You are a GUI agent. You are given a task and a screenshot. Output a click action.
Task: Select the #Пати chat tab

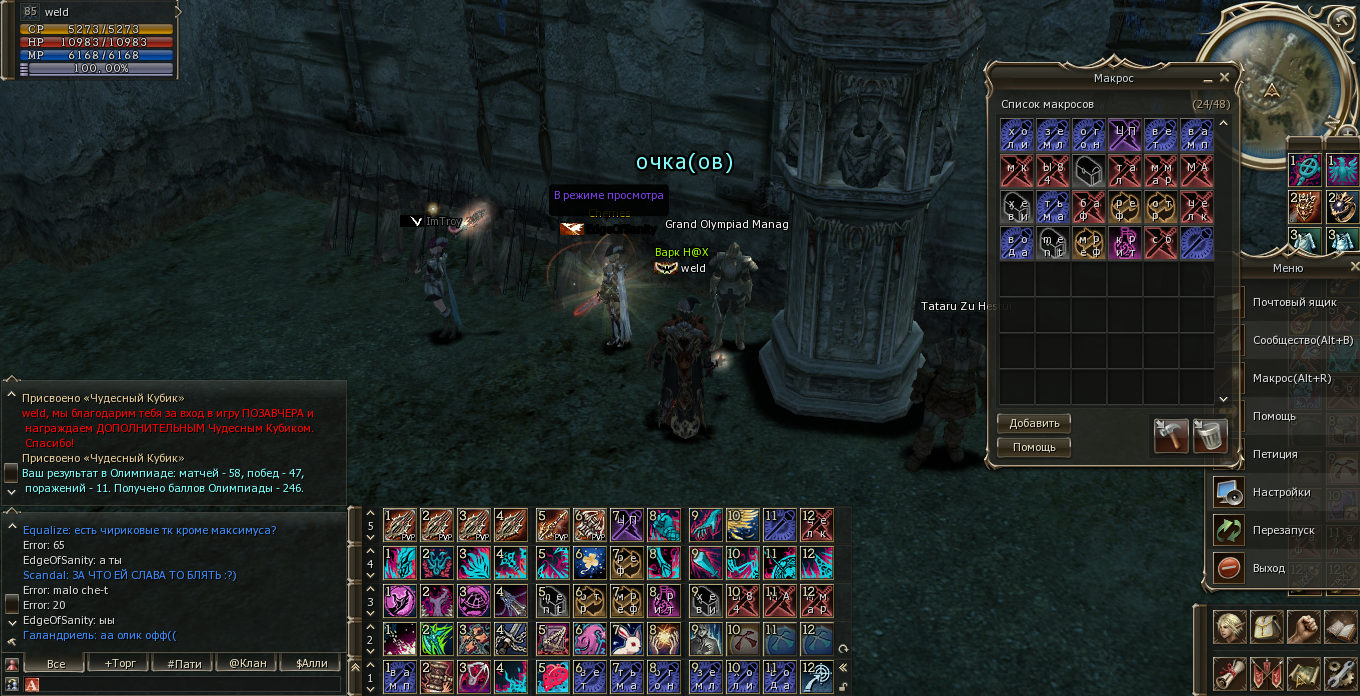pos(183,663)
